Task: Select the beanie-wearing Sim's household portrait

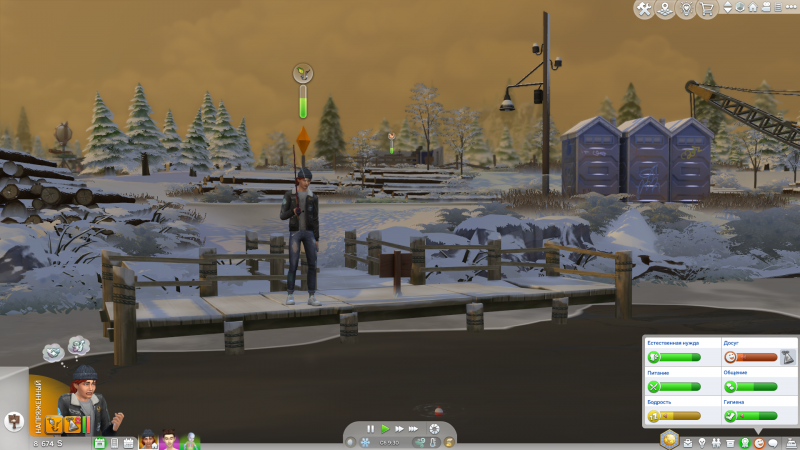Action: pyautogui.click(x=148, y=441)
